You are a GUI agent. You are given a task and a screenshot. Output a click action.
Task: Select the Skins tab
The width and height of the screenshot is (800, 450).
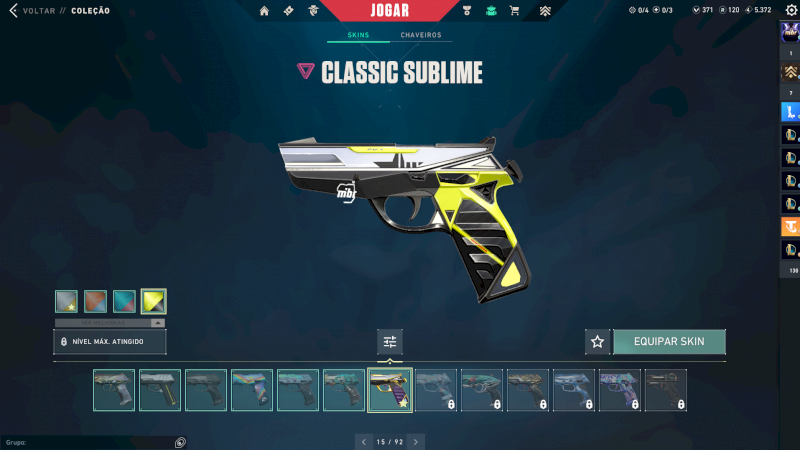[x=357, y=35]
